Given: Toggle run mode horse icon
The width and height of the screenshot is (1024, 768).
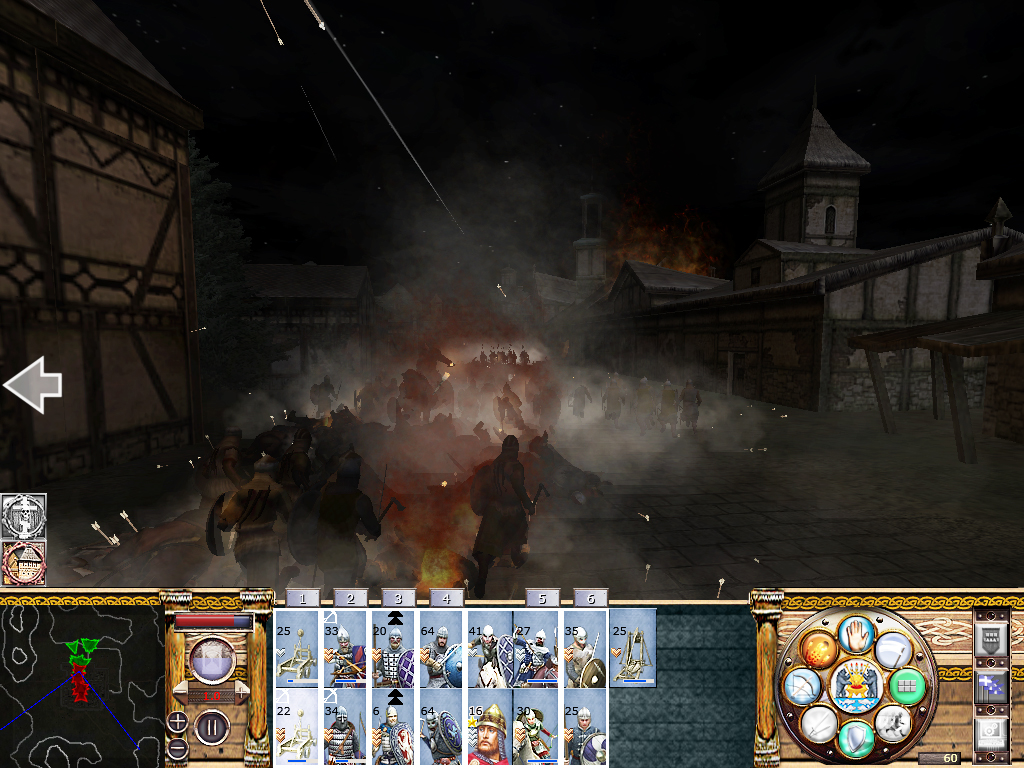Looking at the screenshot, I should pos(893,723).
